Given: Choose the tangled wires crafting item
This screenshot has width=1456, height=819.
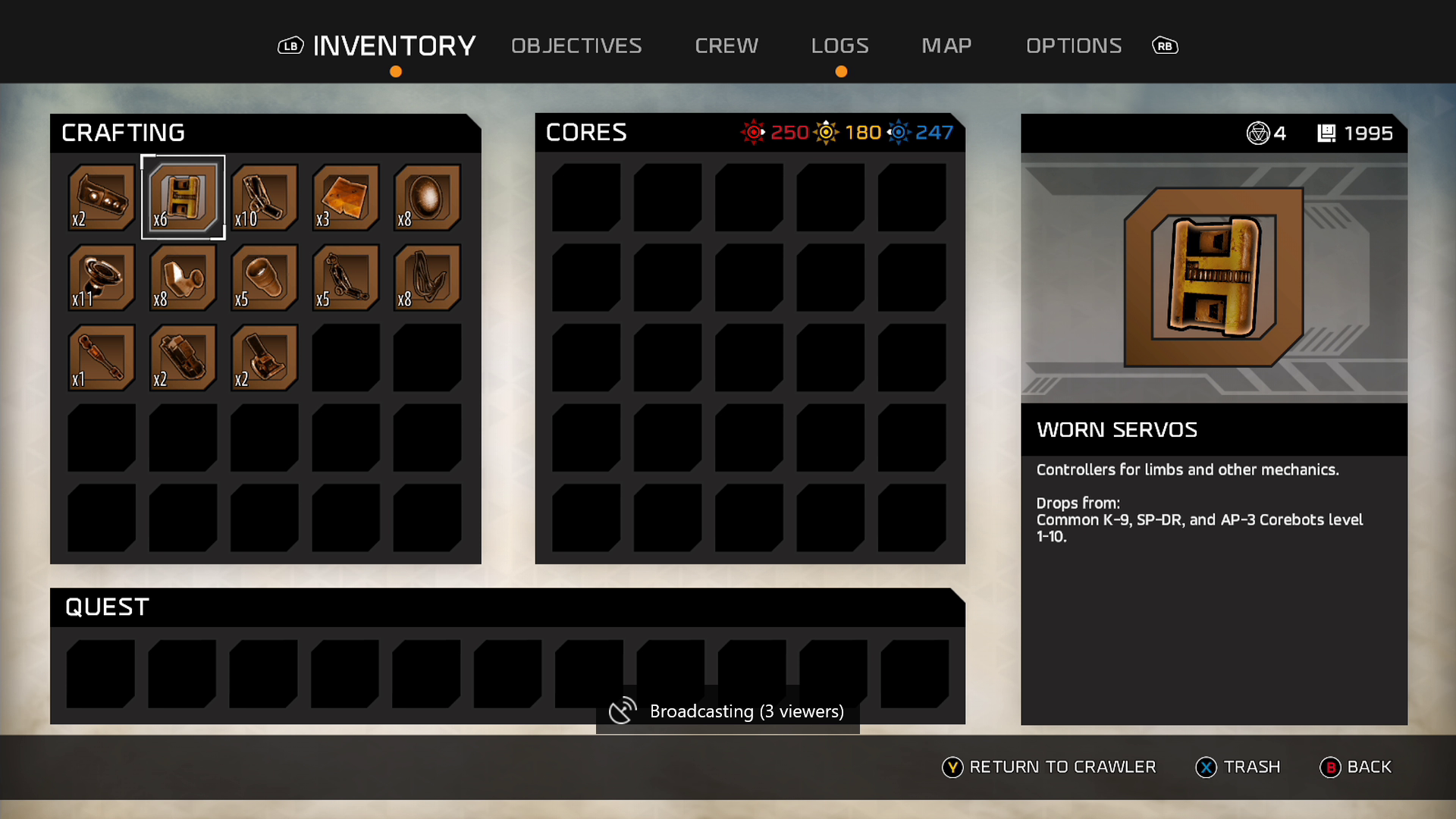Looking at the screenshot, I should coord(428,278).
